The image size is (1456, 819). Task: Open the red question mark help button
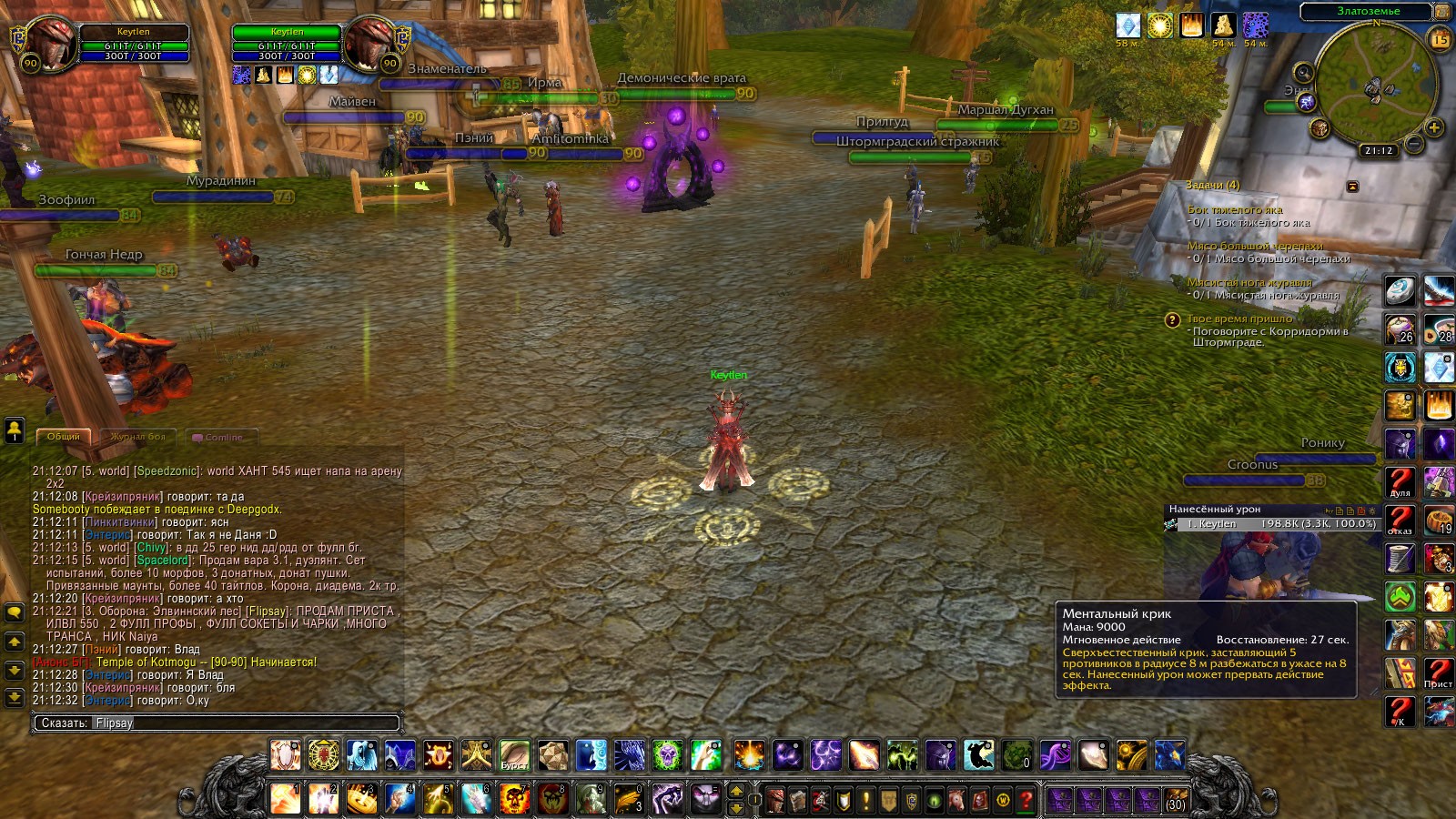click(x=1026, y=800)
